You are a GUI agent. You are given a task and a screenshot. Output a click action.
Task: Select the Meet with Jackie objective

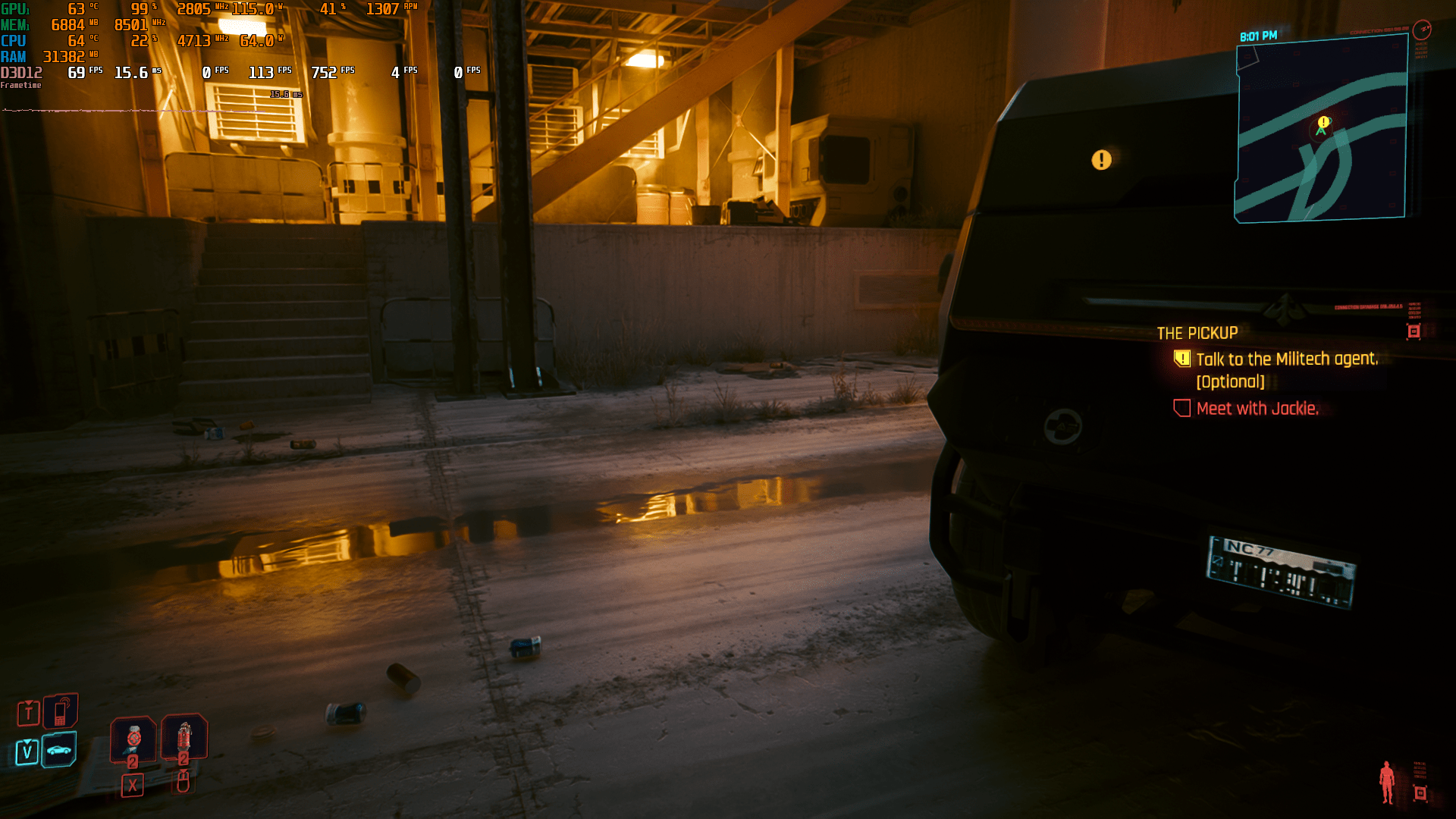[x=1257, y=409]
